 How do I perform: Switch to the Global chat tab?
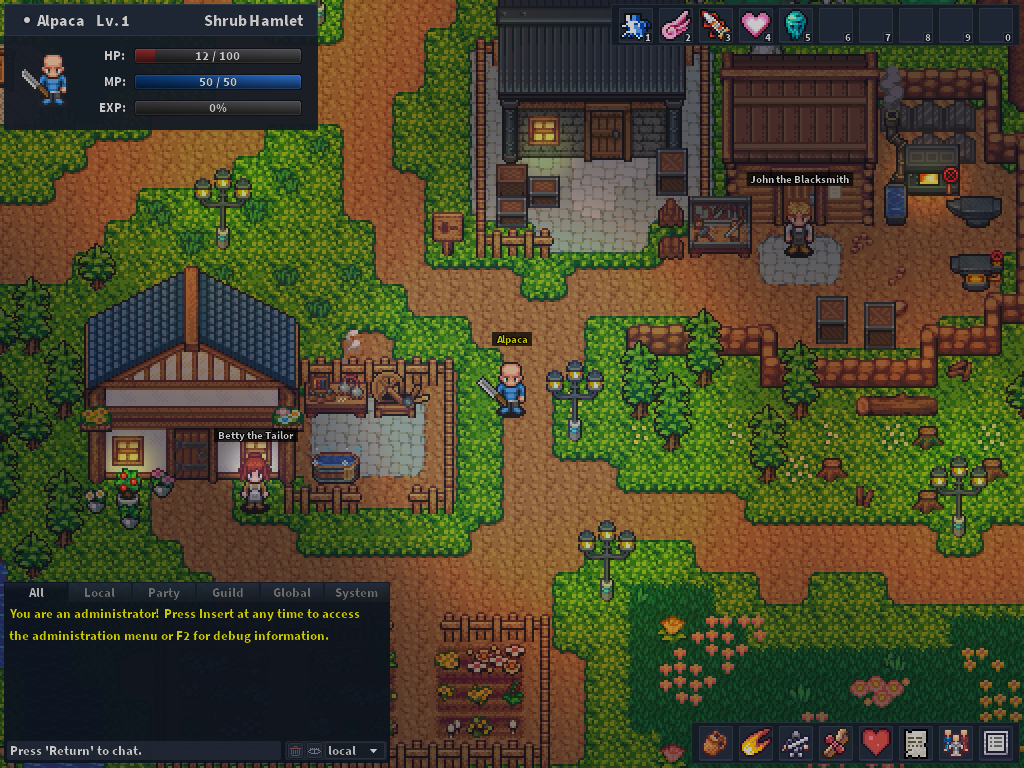tap(292, 593)
